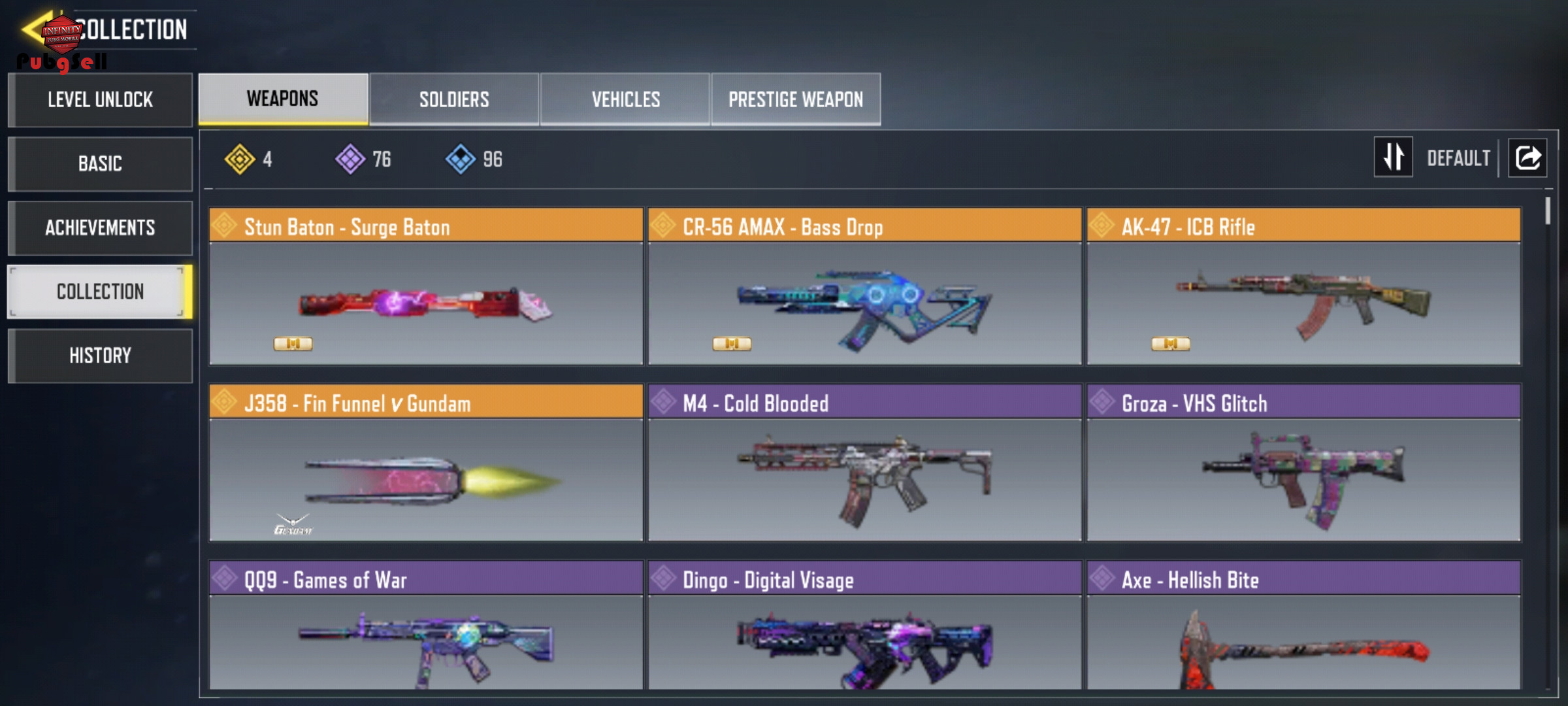Choose the Collection menu entry
The height and width of the screenshot is (706, 1568).
[x=100, y=292]
